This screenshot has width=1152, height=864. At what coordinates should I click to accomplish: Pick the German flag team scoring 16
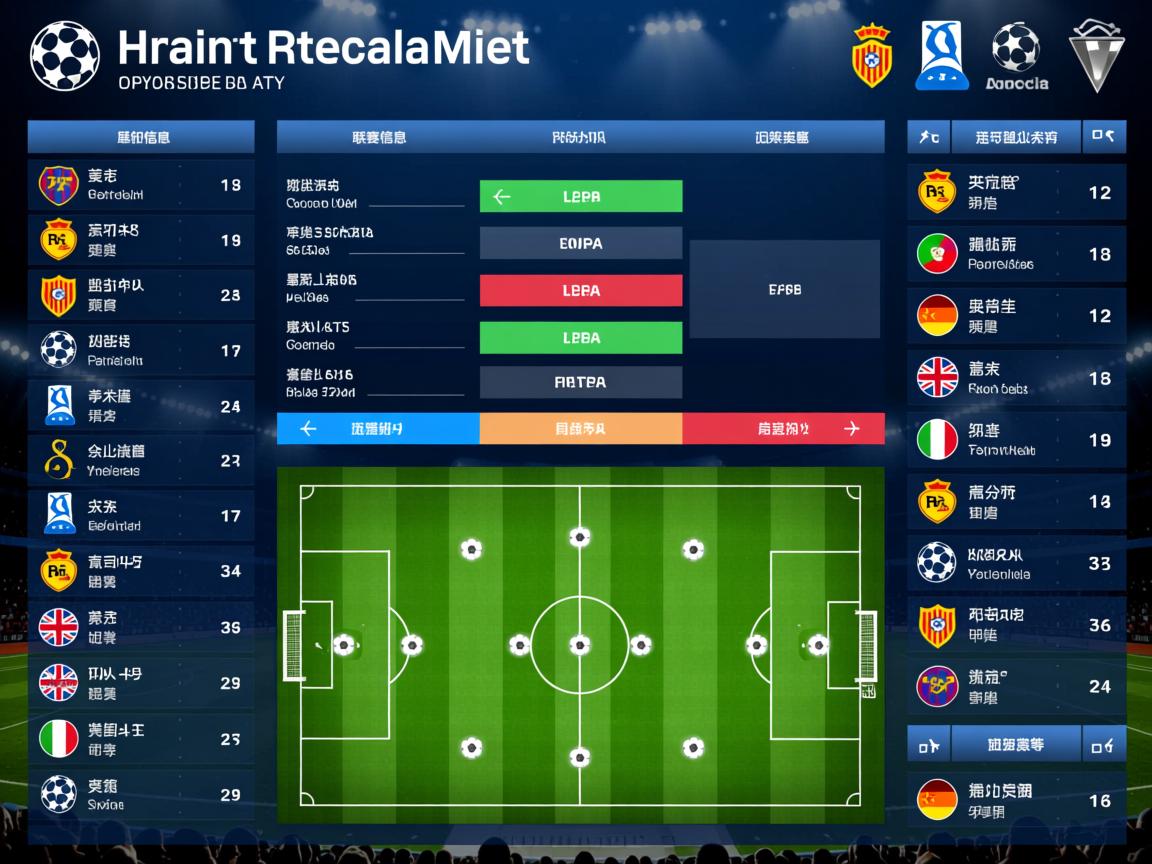1016,800
